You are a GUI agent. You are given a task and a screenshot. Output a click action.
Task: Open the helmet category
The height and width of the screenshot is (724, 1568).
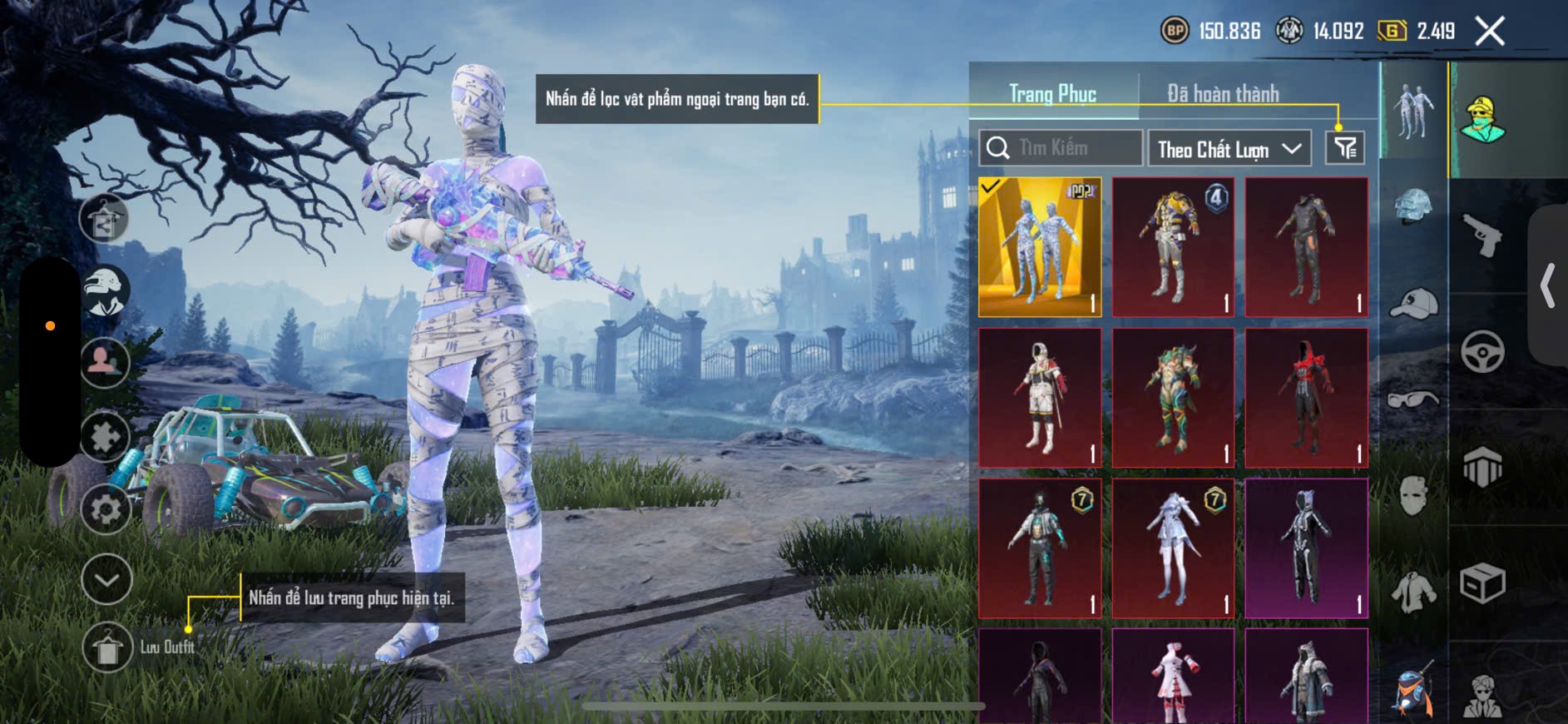[1413, 206]
